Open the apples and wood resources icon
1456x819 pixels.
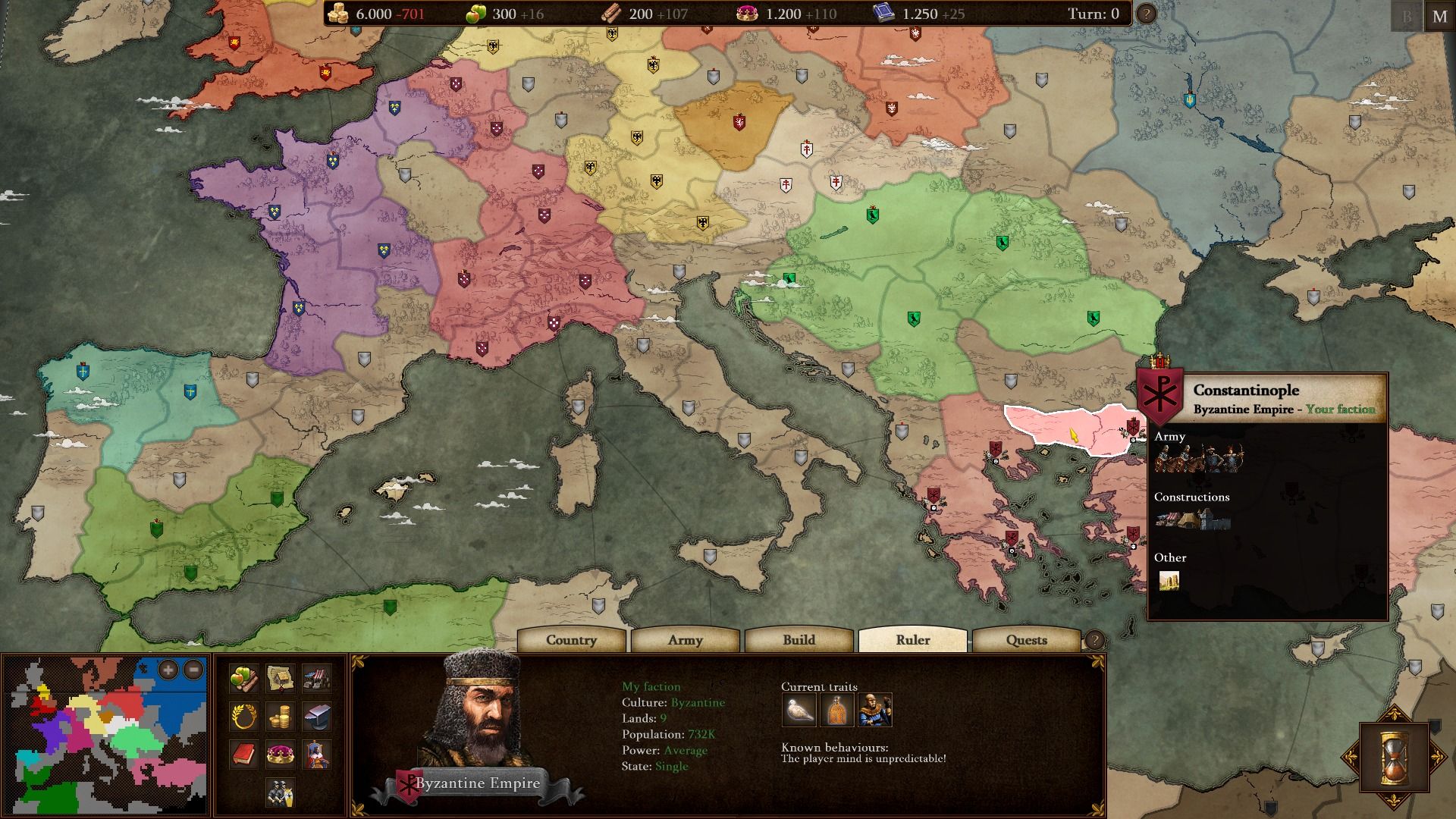243,678
